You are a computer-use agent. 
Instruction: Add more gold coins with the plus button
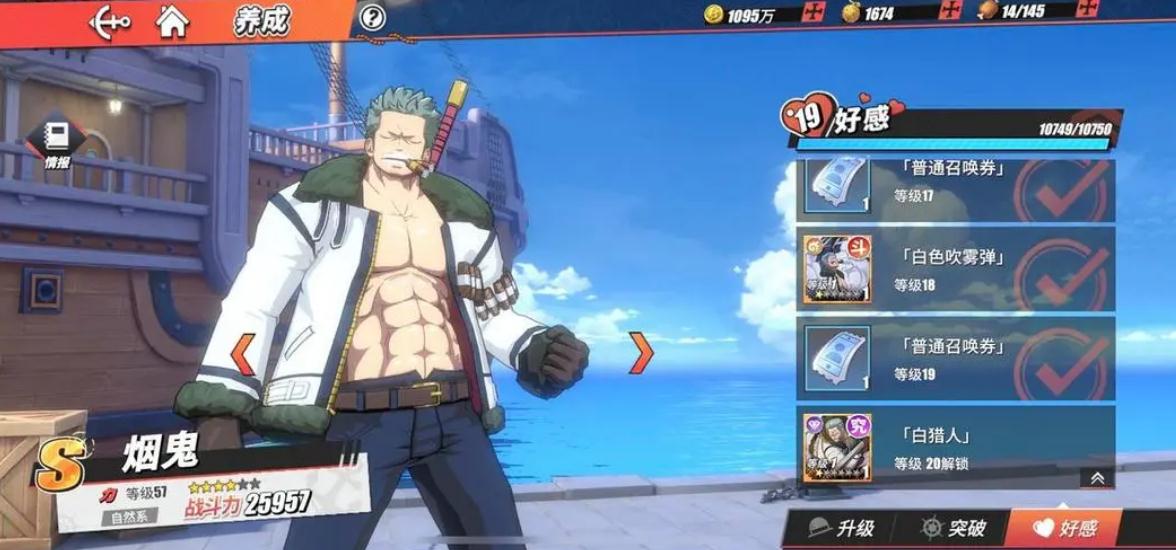point(816,14)
